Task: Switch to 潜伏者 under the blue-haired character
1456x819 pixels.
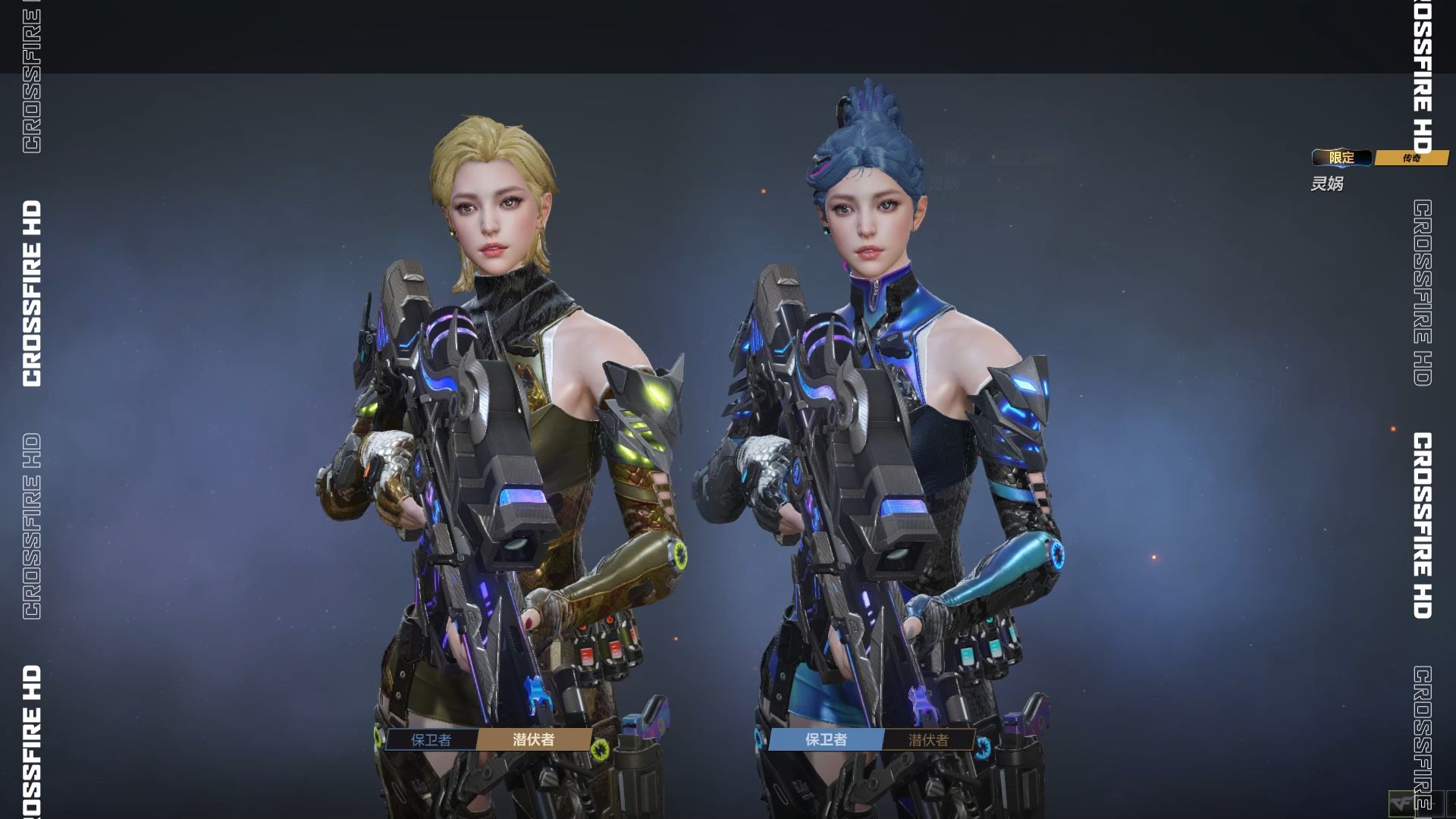Action: pos(928,739)
